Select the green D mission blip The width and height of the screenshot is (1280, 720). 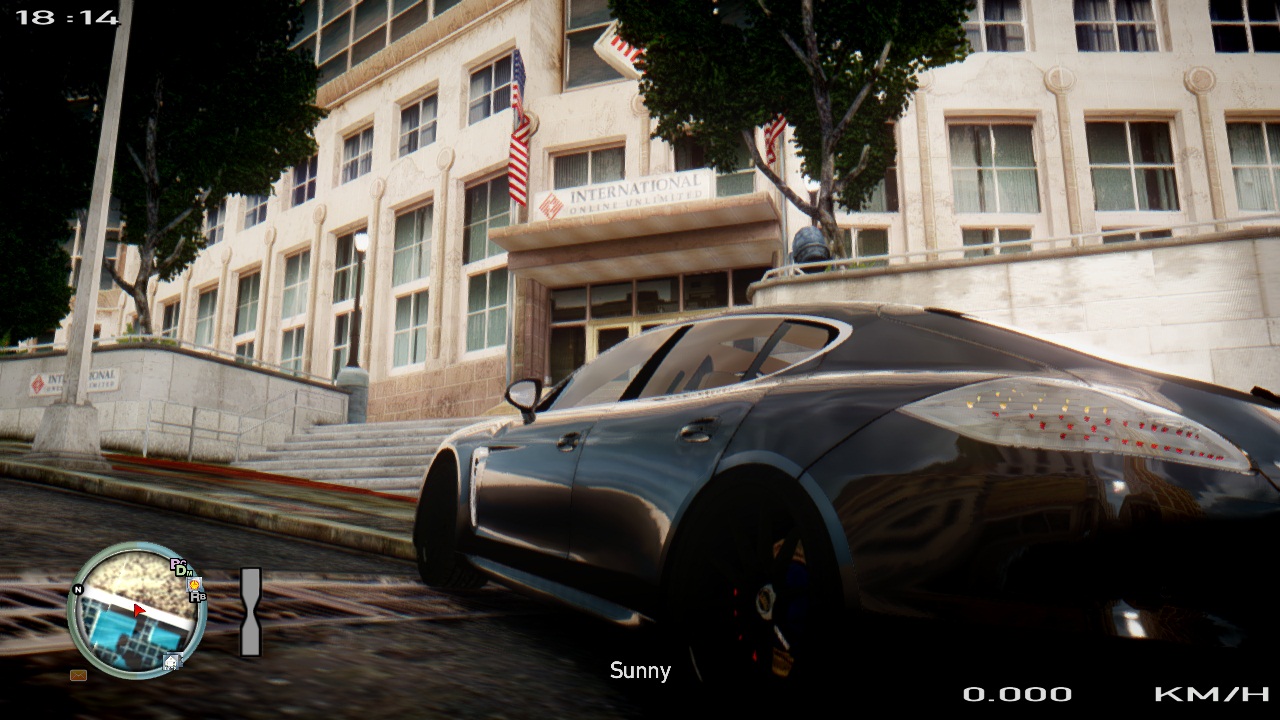point(182,570)
